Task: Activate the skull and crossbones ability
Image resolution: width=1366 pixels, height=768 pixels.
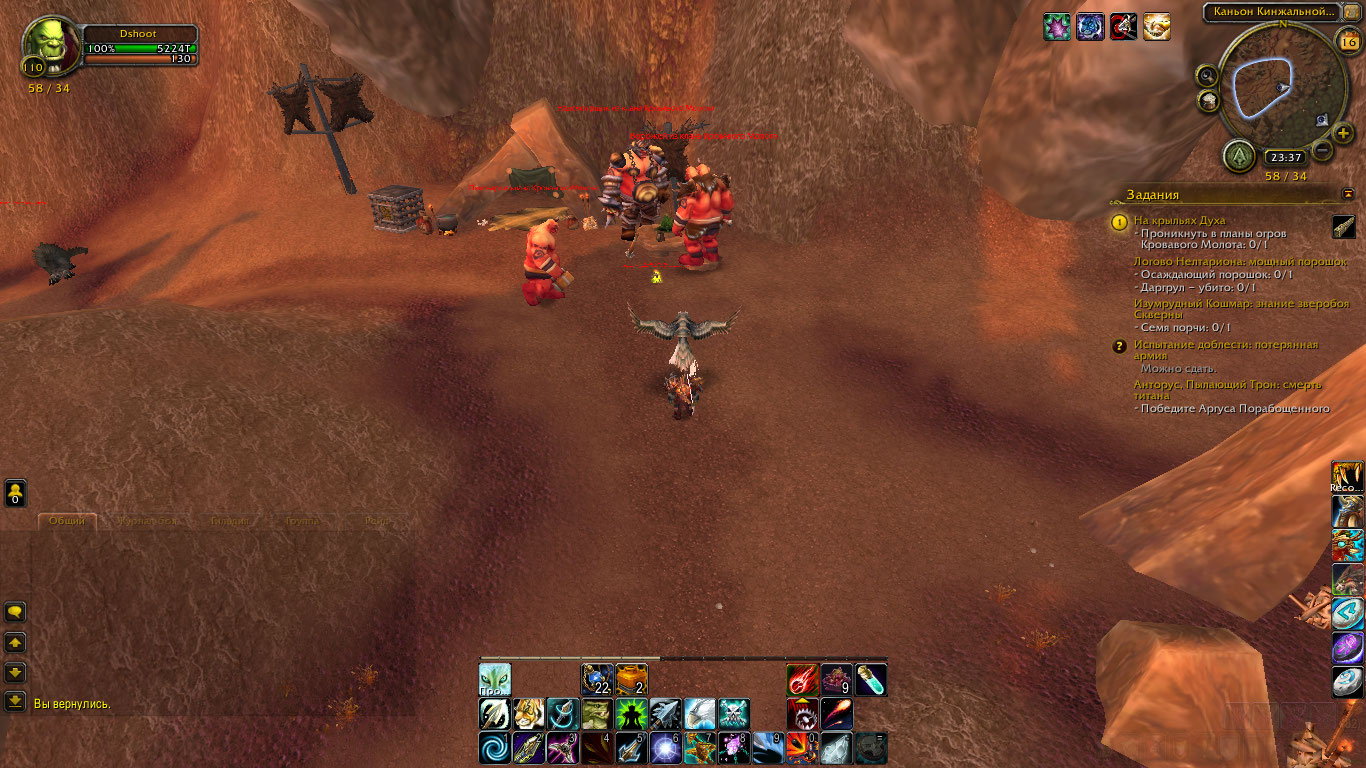Action: [734, 714]
